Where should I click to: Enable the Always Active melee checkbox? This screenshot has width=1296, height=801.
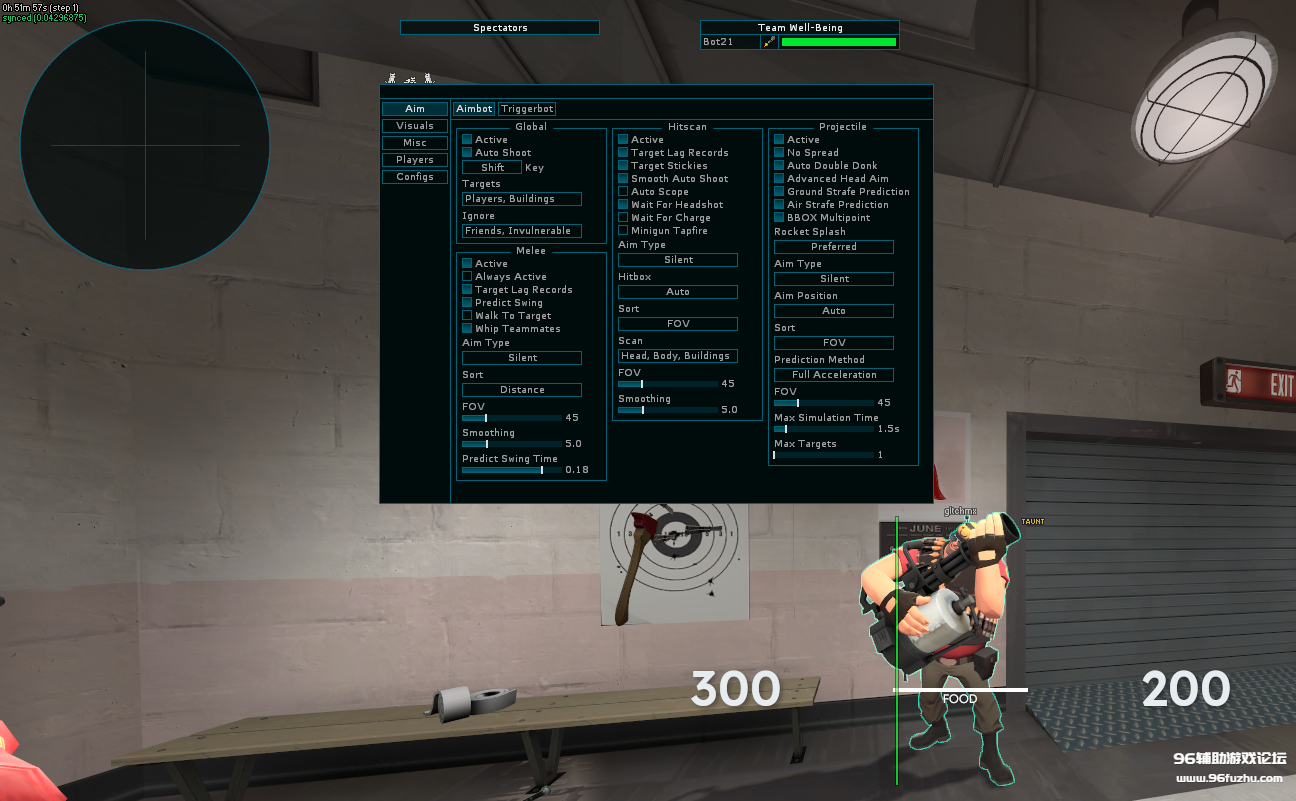(467, 277)
